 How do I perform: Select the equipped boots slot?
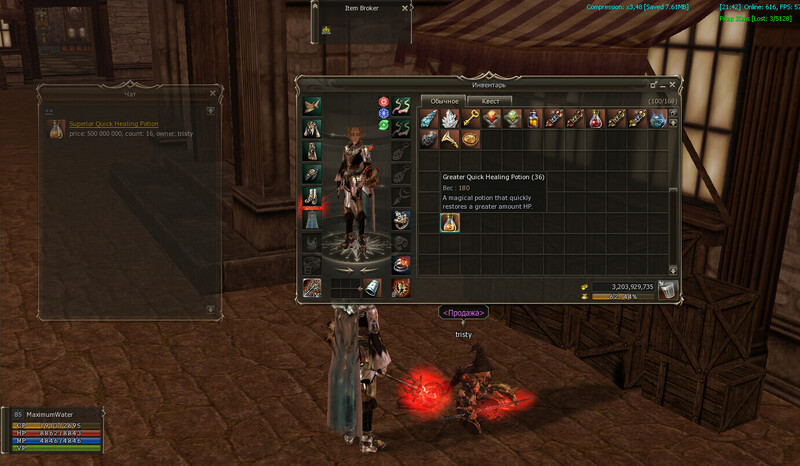click(312, 196)
